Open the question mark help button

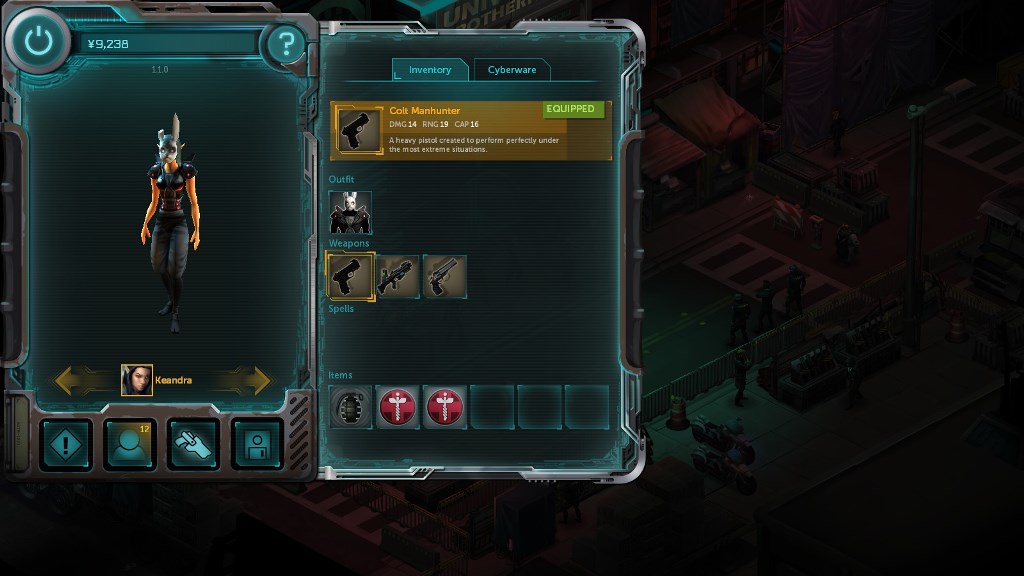tap(286, 44)
